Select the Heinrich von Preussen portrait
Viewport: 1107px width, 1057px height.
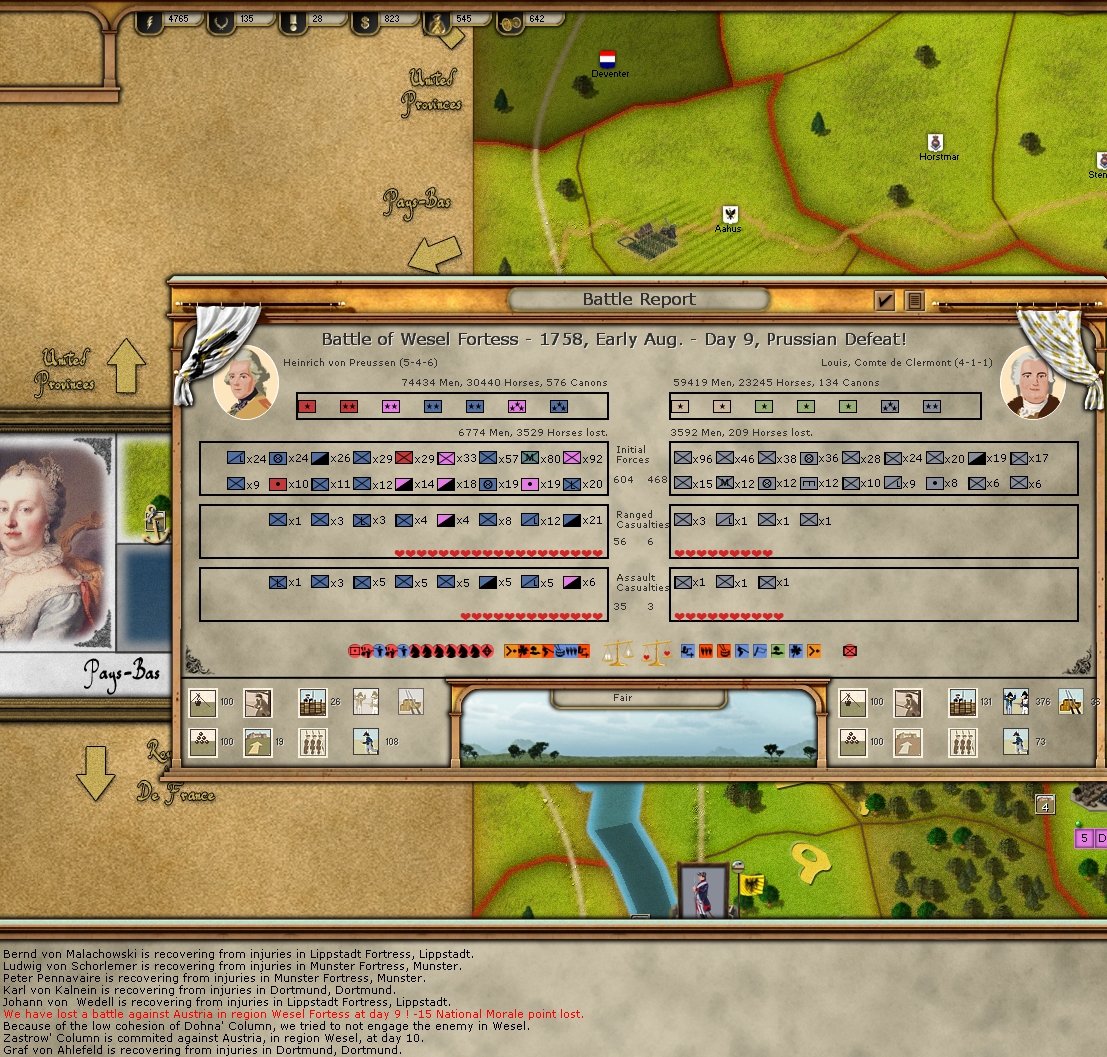pyautogui.click(x=246, y=383)
